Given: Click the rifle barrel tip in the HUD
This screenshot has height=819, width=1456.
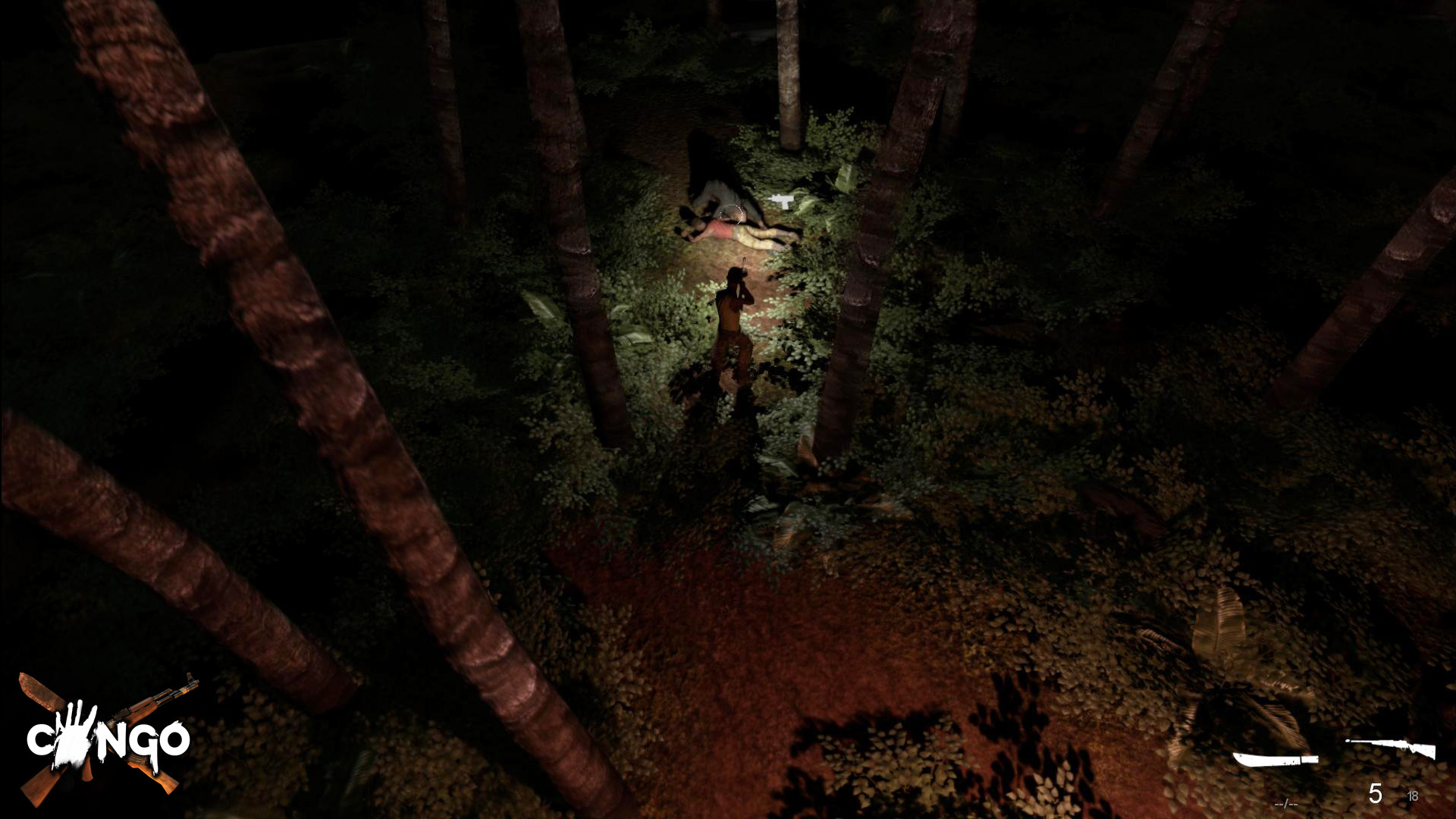Looking at the screenshot, I should coord(1348,741).
